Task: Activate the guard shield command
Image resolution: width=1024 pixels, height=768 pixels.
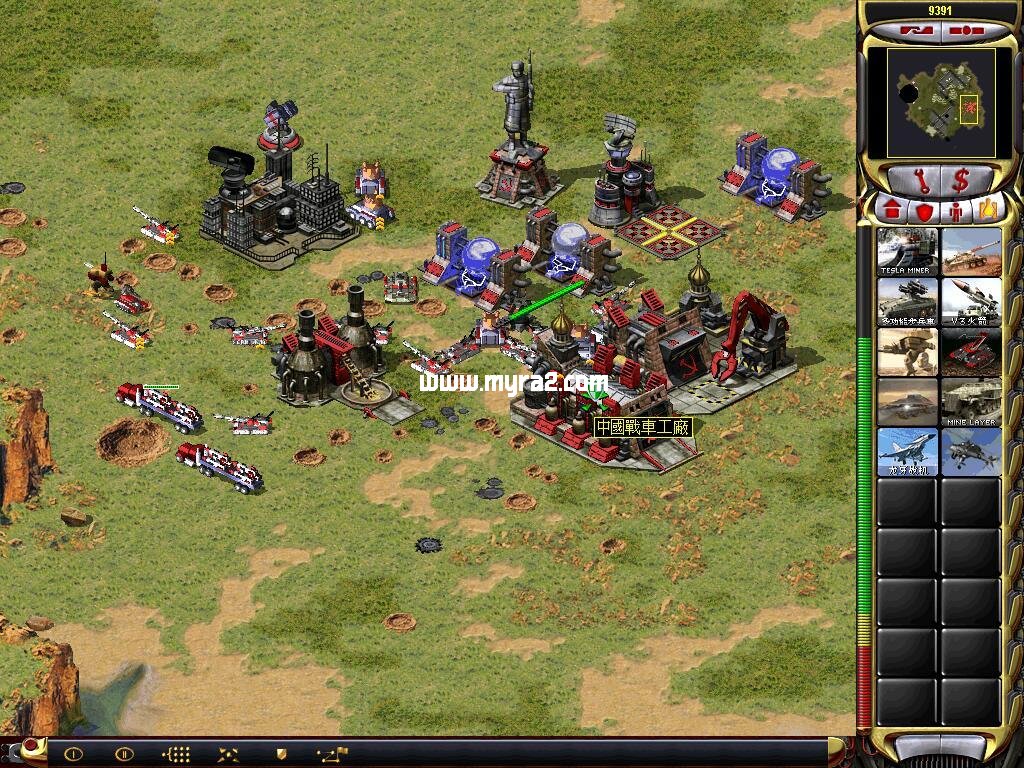Action: pyautogui.click(x=281, y=754)
